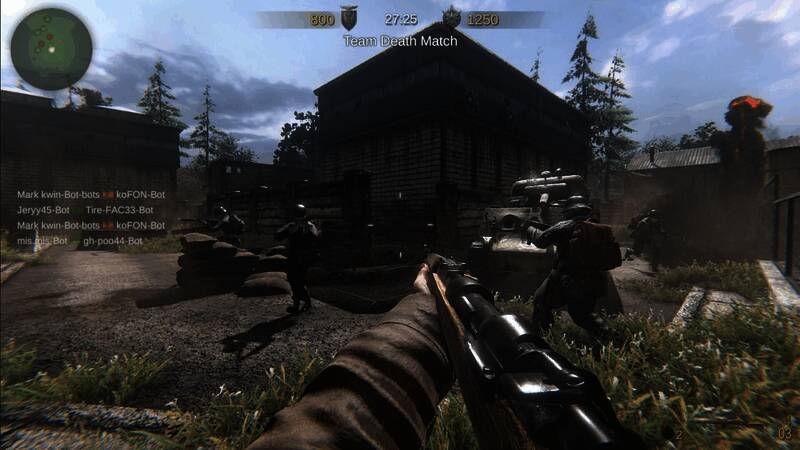Click the shield team emblem
Viewport: 800px width, 450px height.
click(349, 18)
